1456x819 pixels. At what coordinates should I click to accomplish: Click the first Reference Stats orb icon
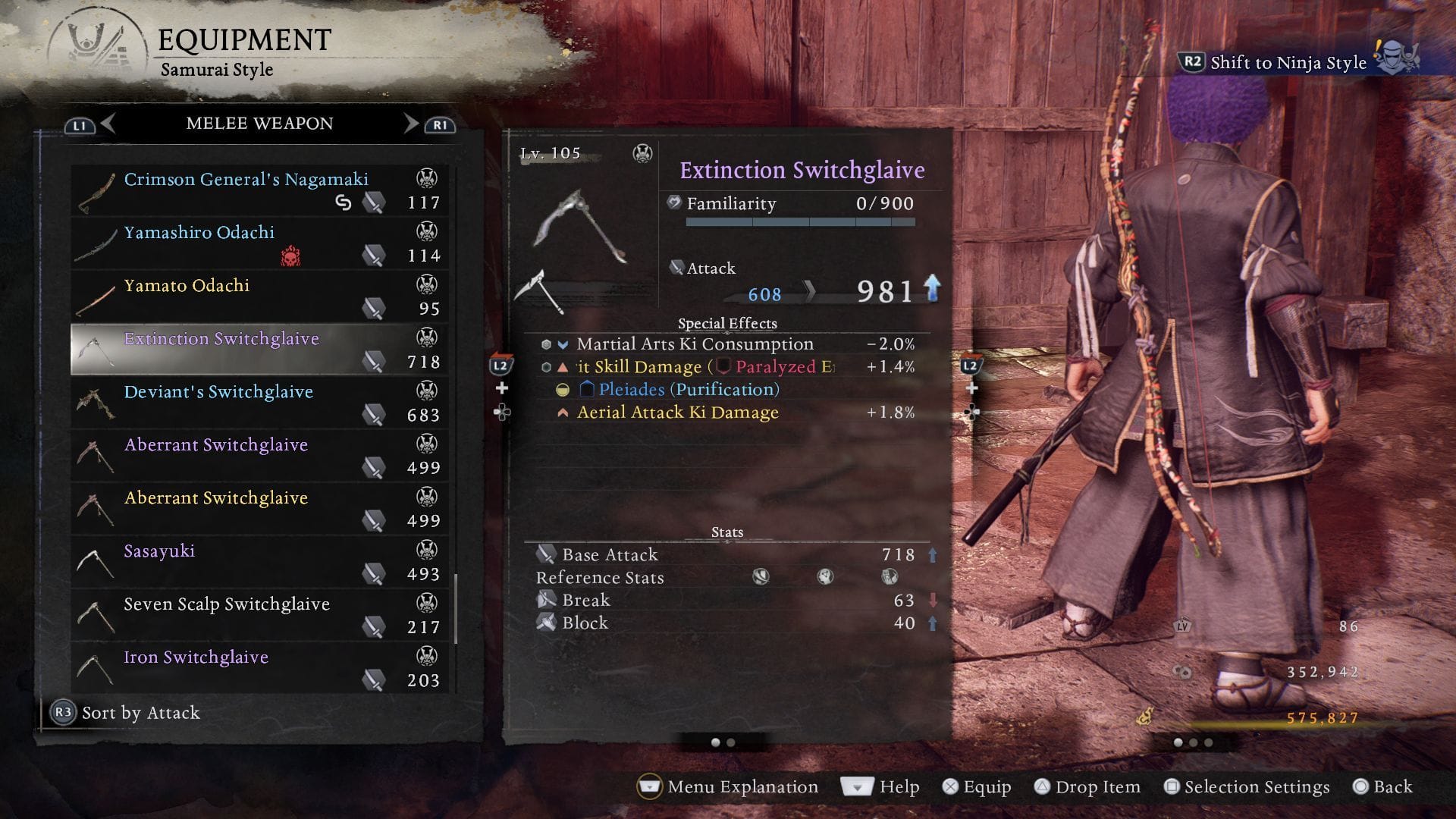coord(761,577)
